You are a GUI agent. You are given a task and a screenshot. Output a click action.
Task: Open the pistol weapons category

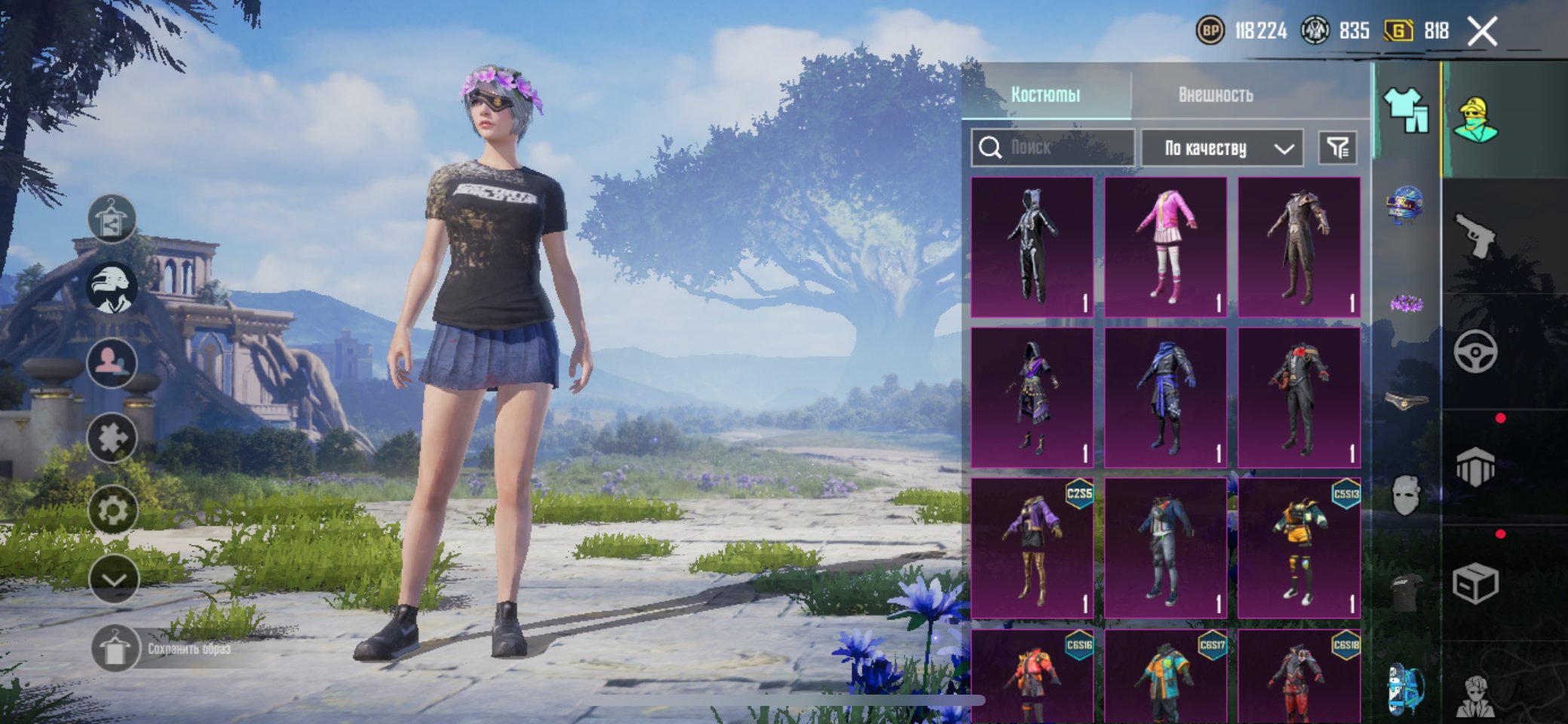pos(1474,235)
